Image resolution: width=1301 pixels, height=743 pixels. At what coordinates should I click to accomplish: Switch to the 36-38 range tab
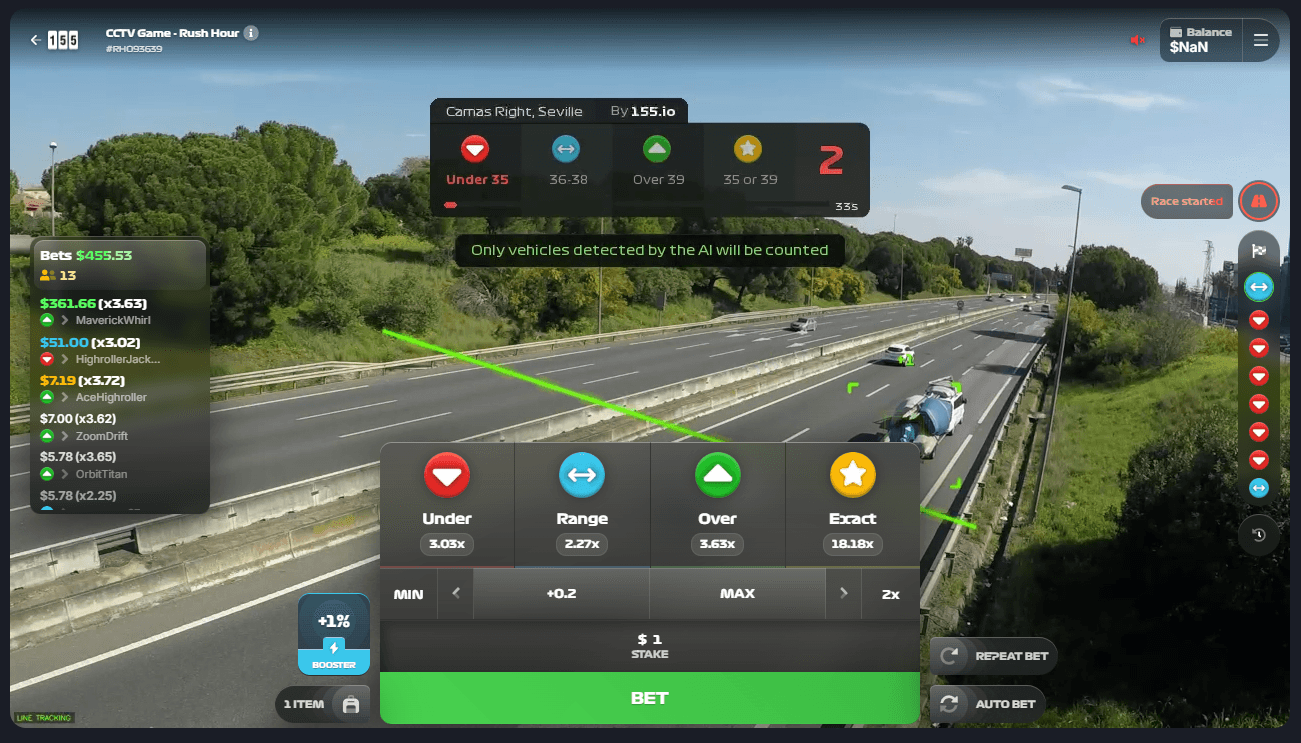pyautogui.click(x=566, y=160)
